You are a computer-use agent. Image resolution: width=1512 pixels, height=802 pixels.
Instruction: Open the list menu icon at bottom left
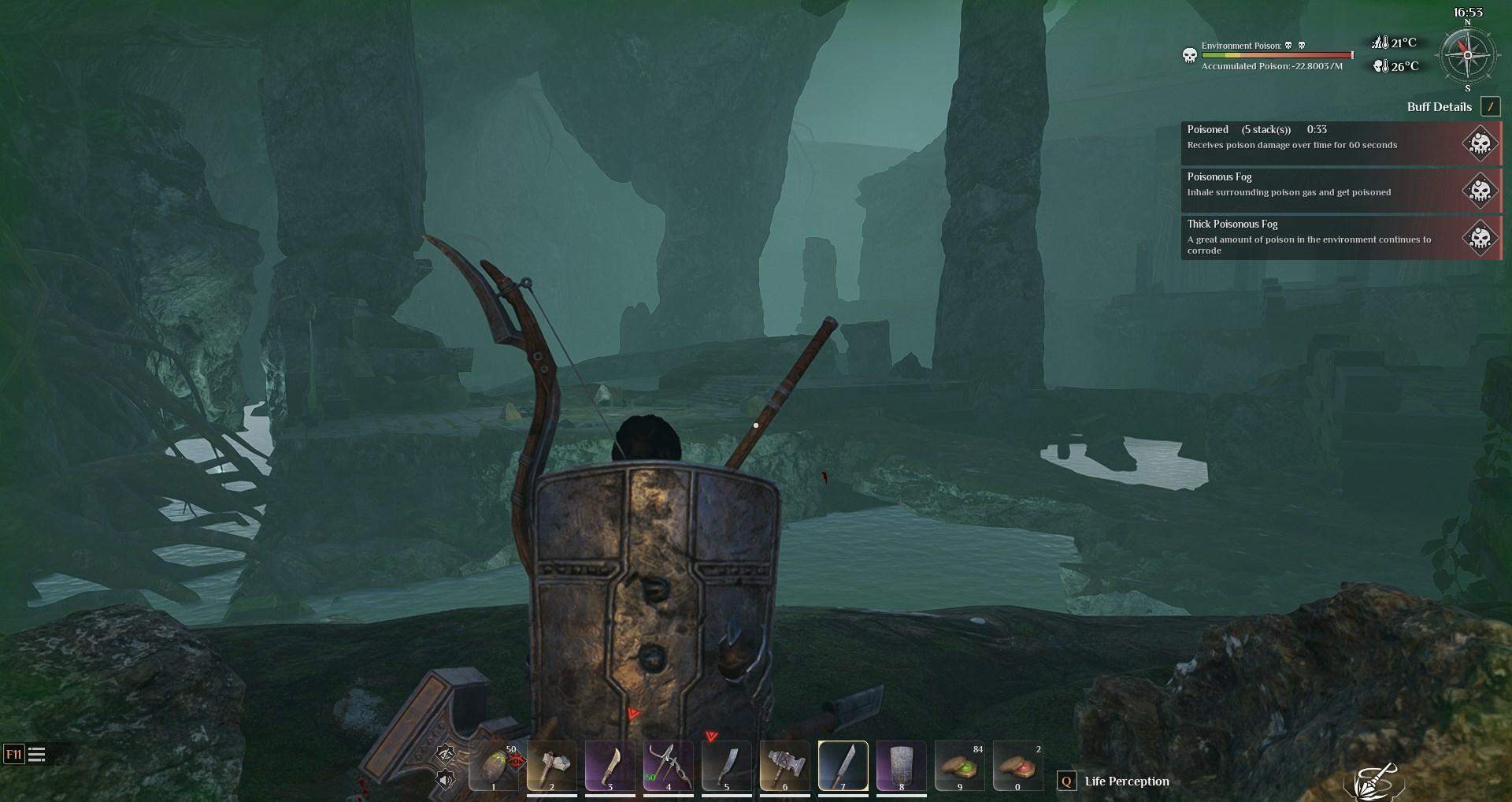pyautogui.click(x=36, y=755)
